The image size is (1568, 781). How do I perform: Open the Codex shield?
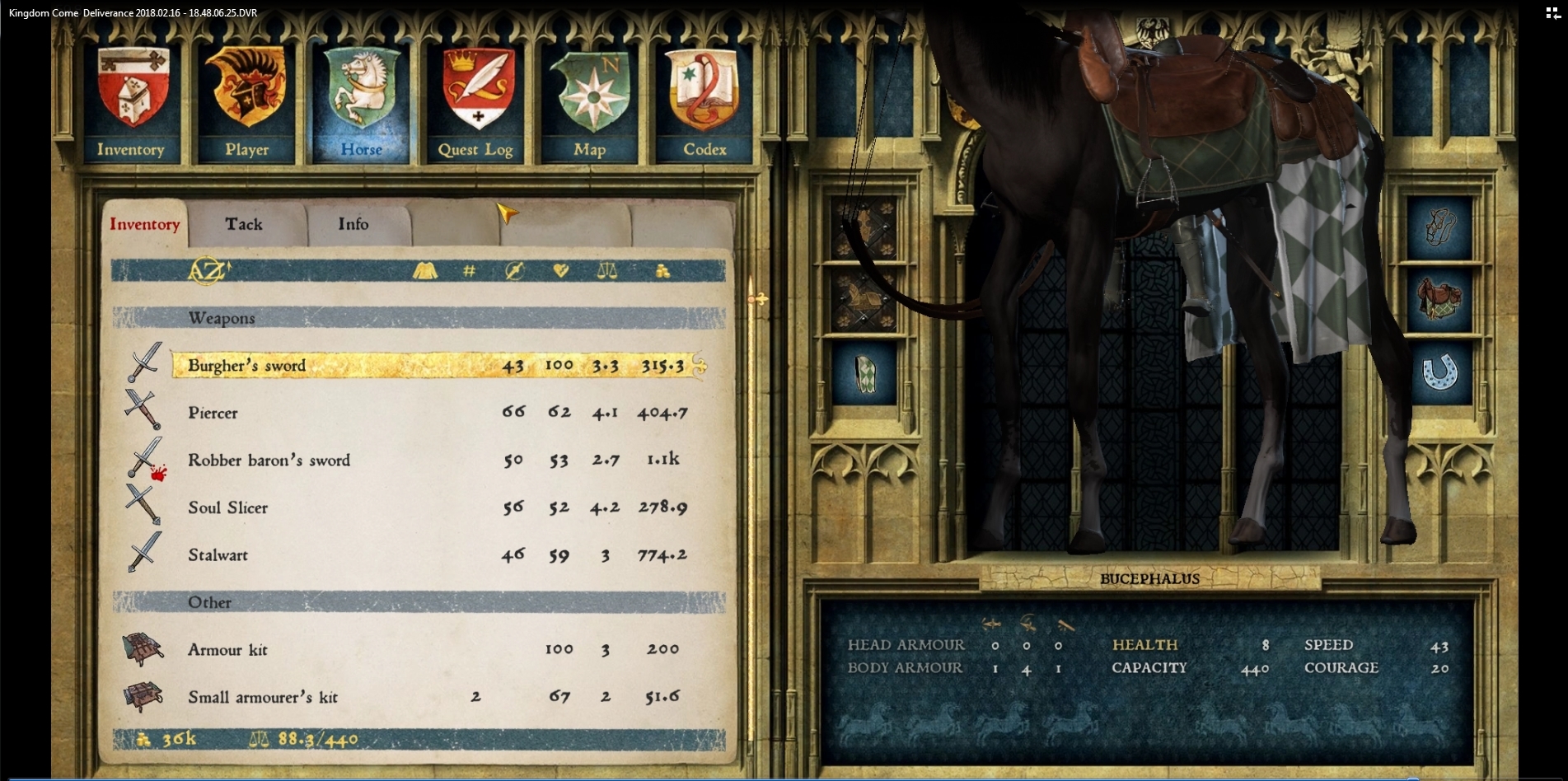click(704, 91)
